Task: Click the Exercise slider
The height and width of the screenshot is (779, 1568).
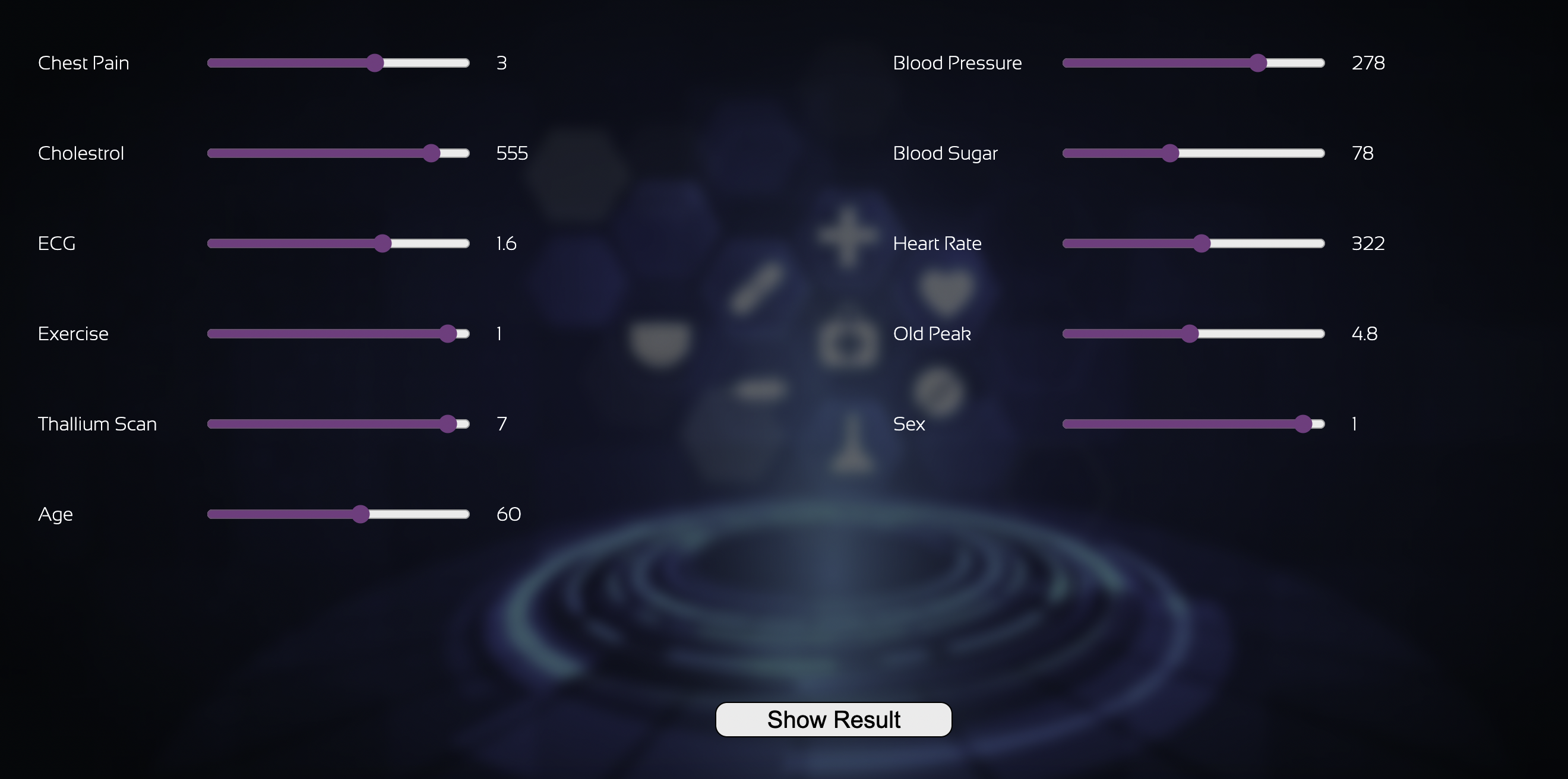Action: tap(448, 334)
